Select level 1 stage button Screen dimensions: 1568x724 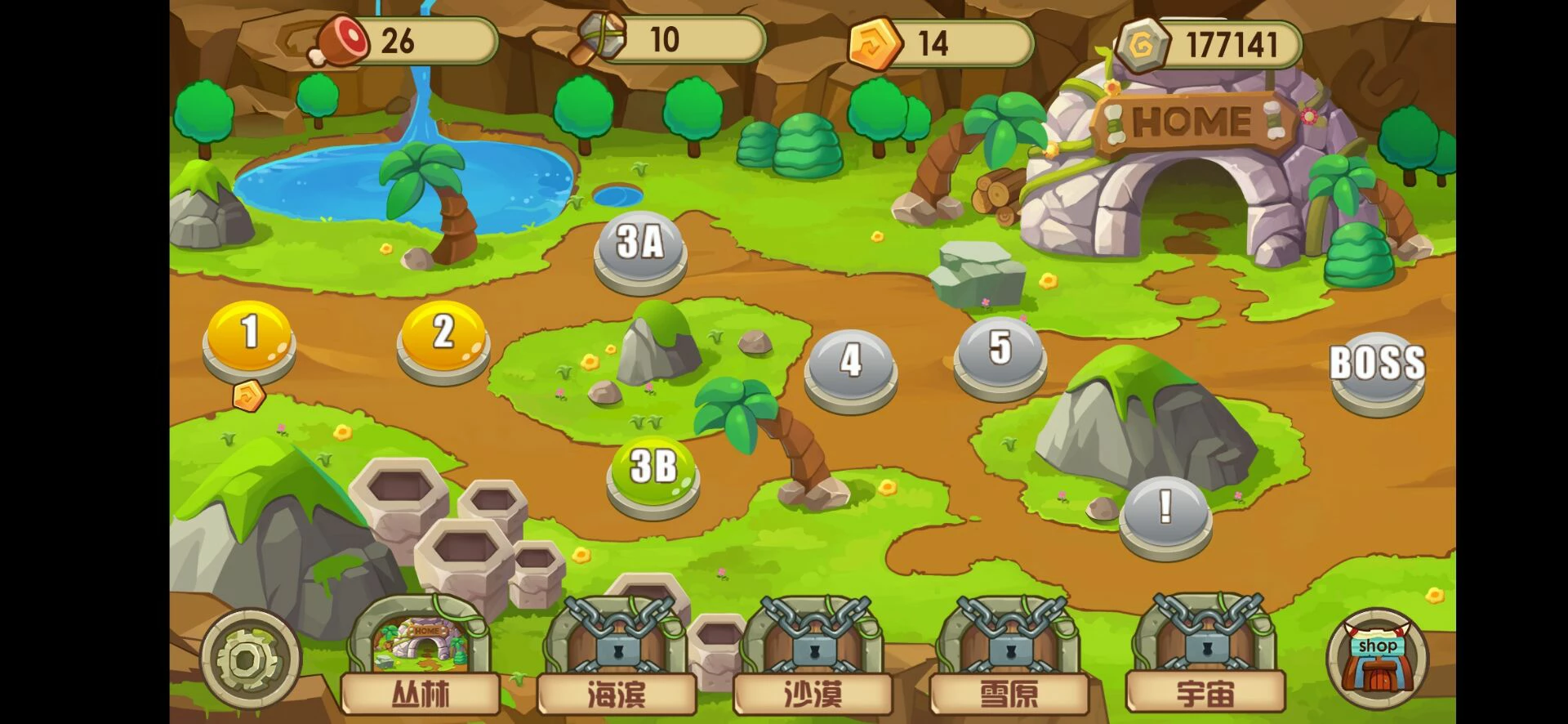point(249,335)
